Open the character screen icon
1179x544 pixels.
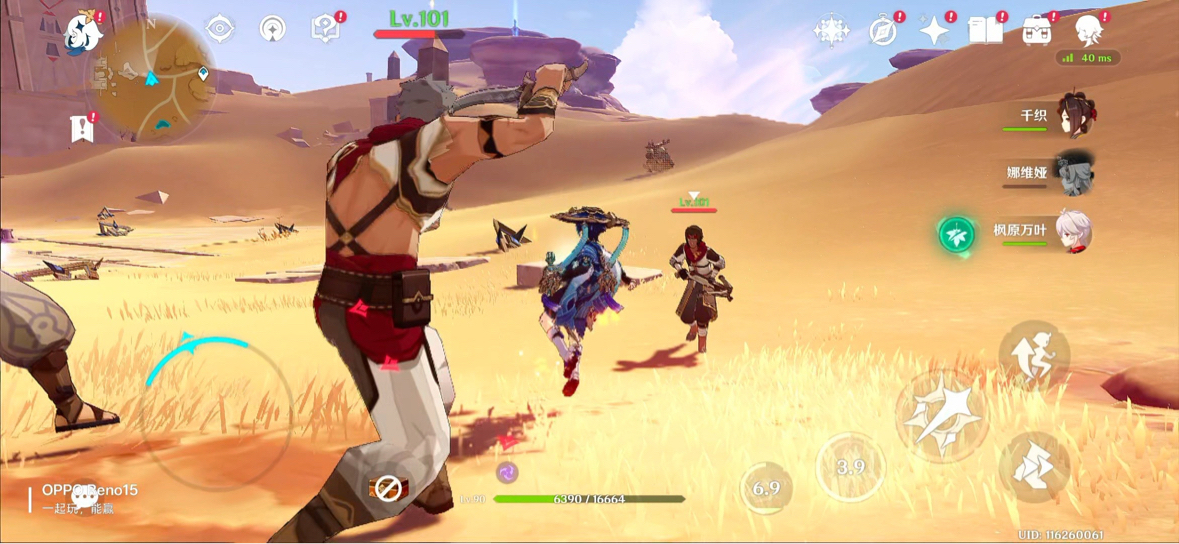tap(1088, 31)
